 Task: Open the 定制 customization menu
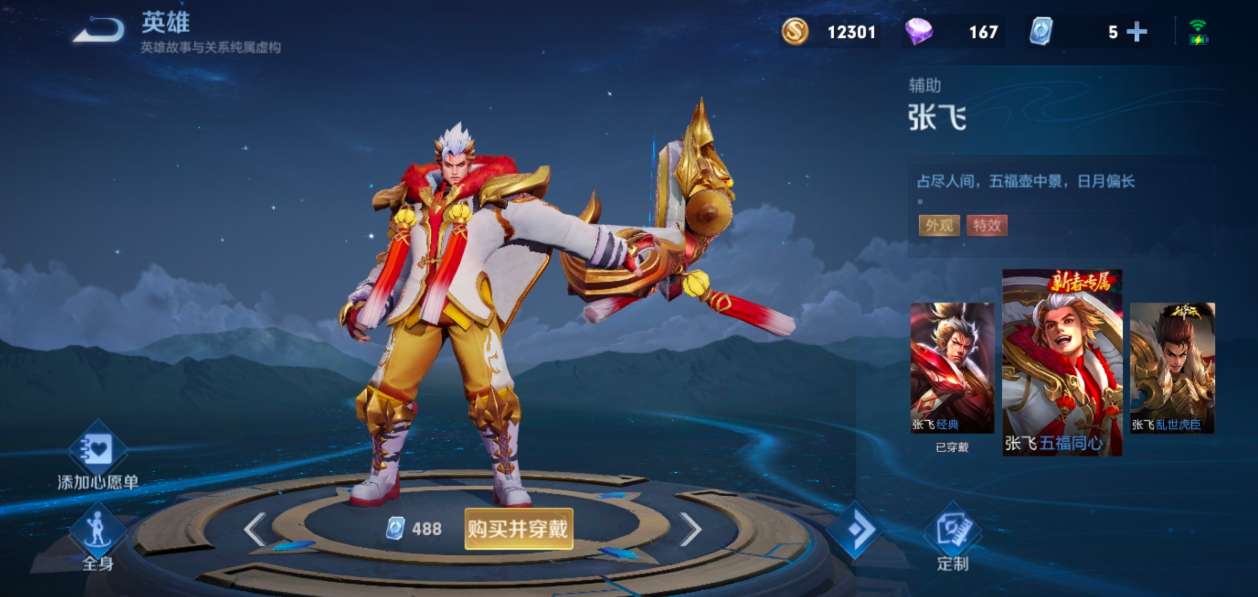pos(952,537)
